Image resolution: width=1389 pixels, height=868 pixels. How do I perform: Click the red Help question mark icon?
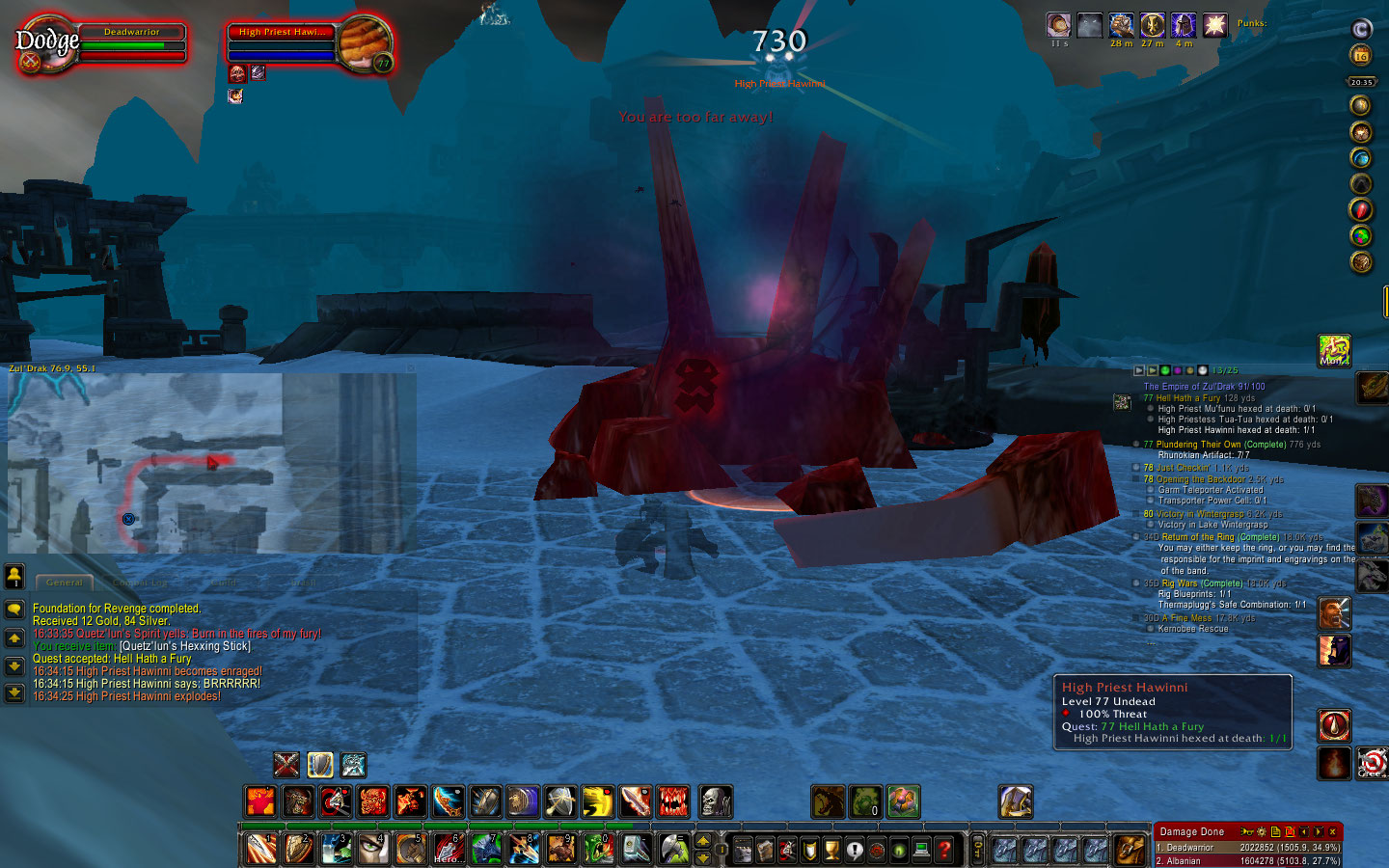click(x=941, y=850)
